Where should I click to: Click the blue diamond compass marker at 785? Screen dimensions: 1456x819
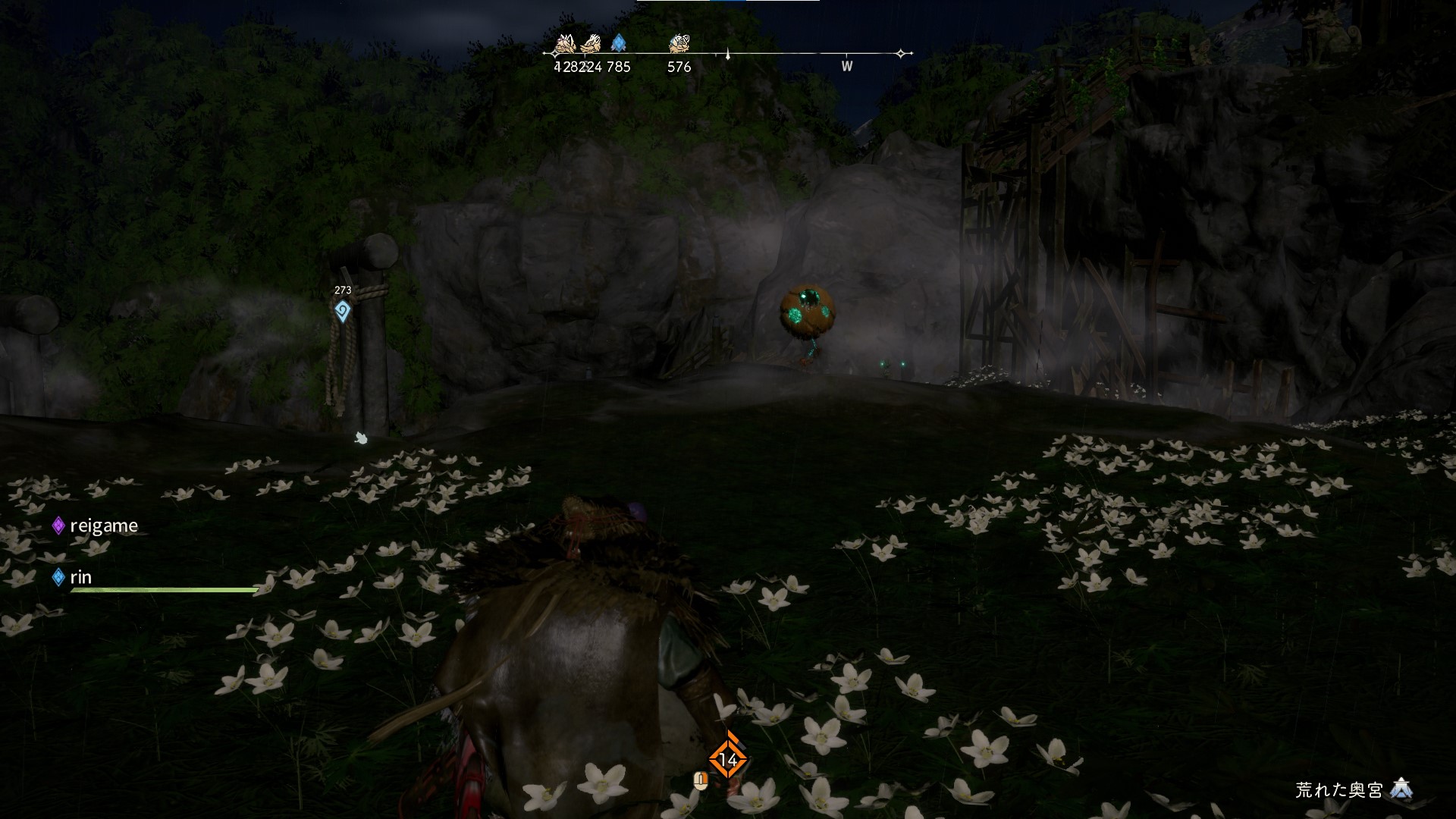pos(618,43)
